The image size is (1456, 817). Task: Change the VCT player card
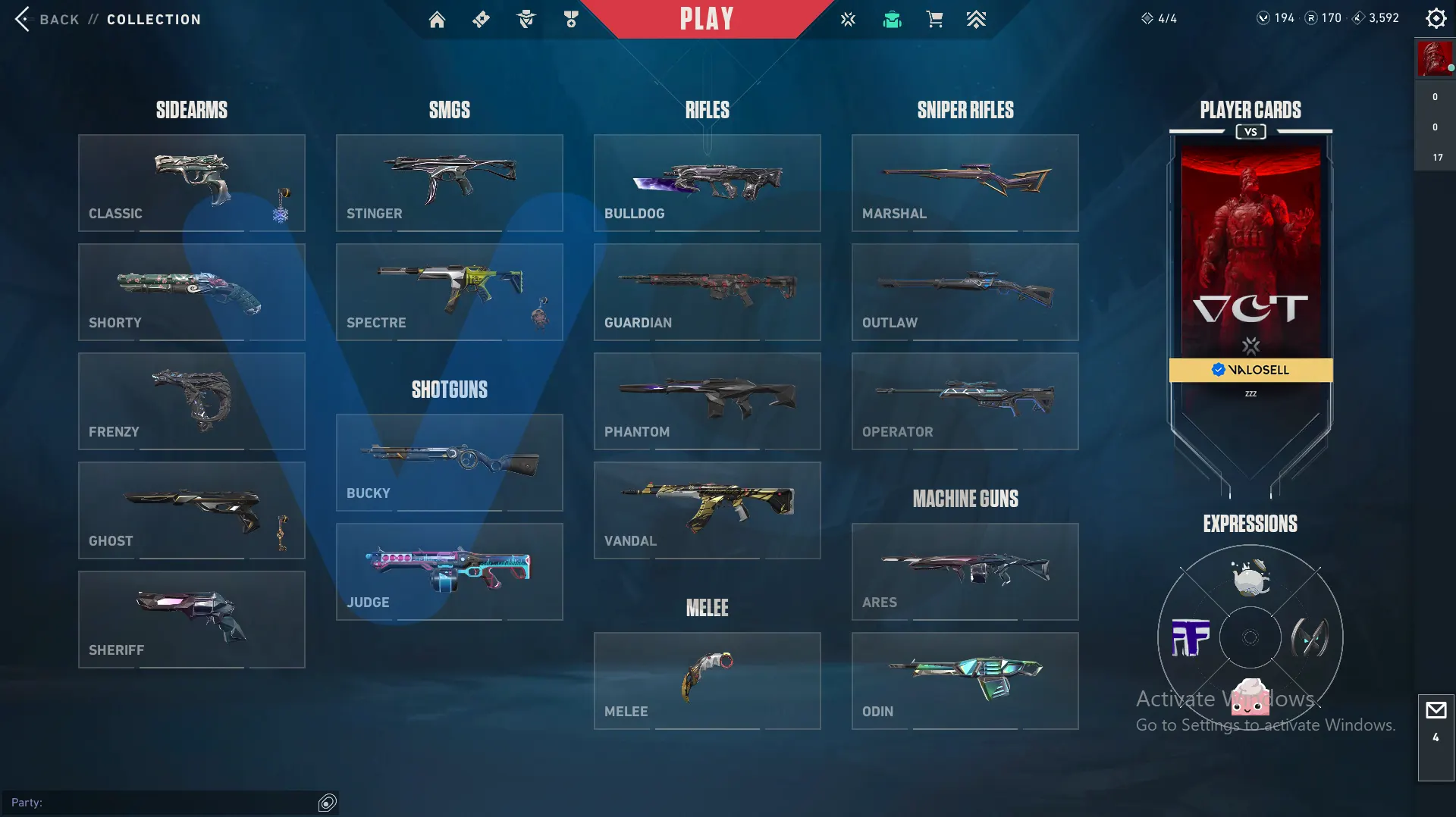(1250, 258)
